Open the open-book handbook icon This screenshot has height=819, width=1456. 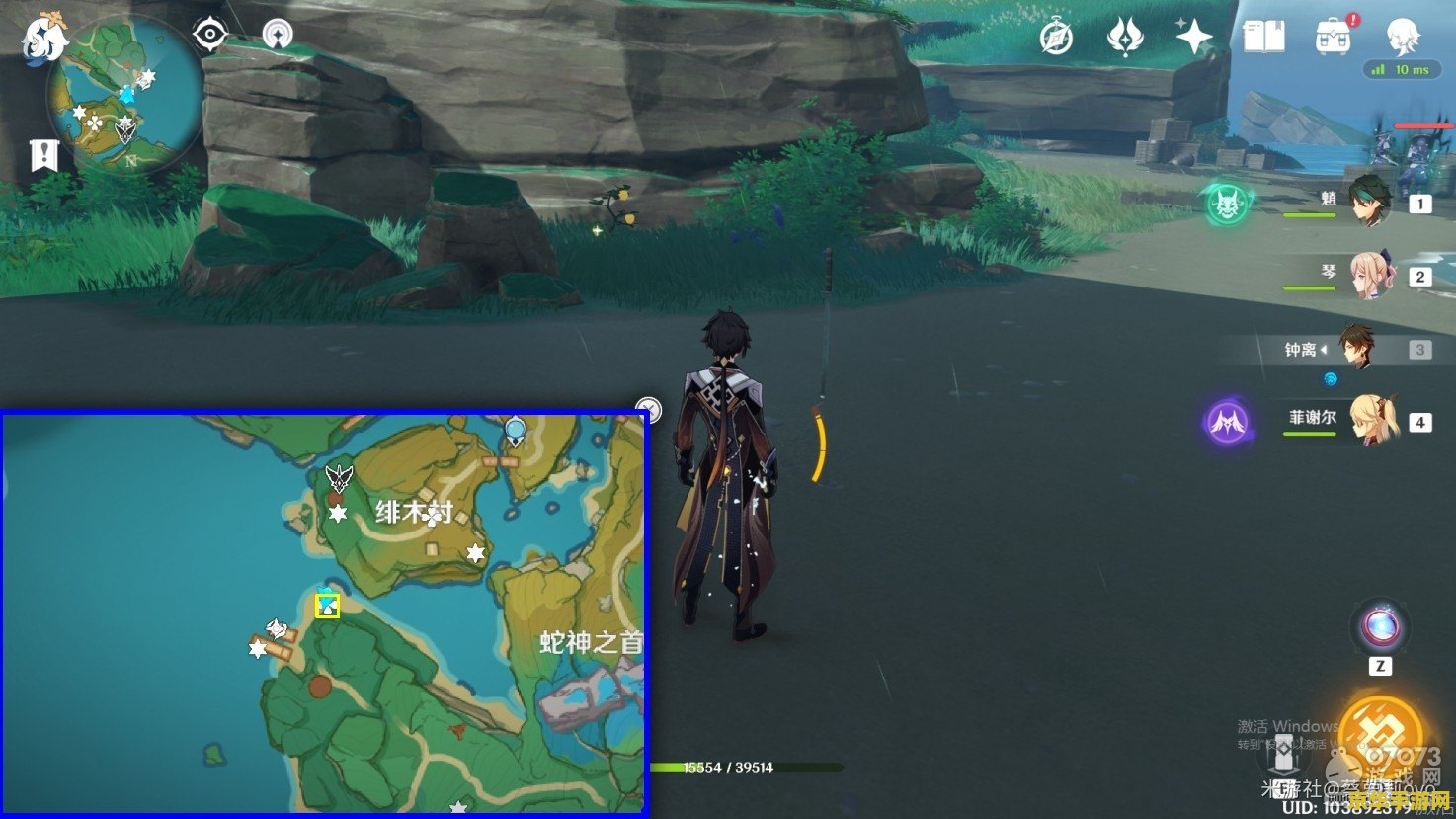pos(1263,38)
